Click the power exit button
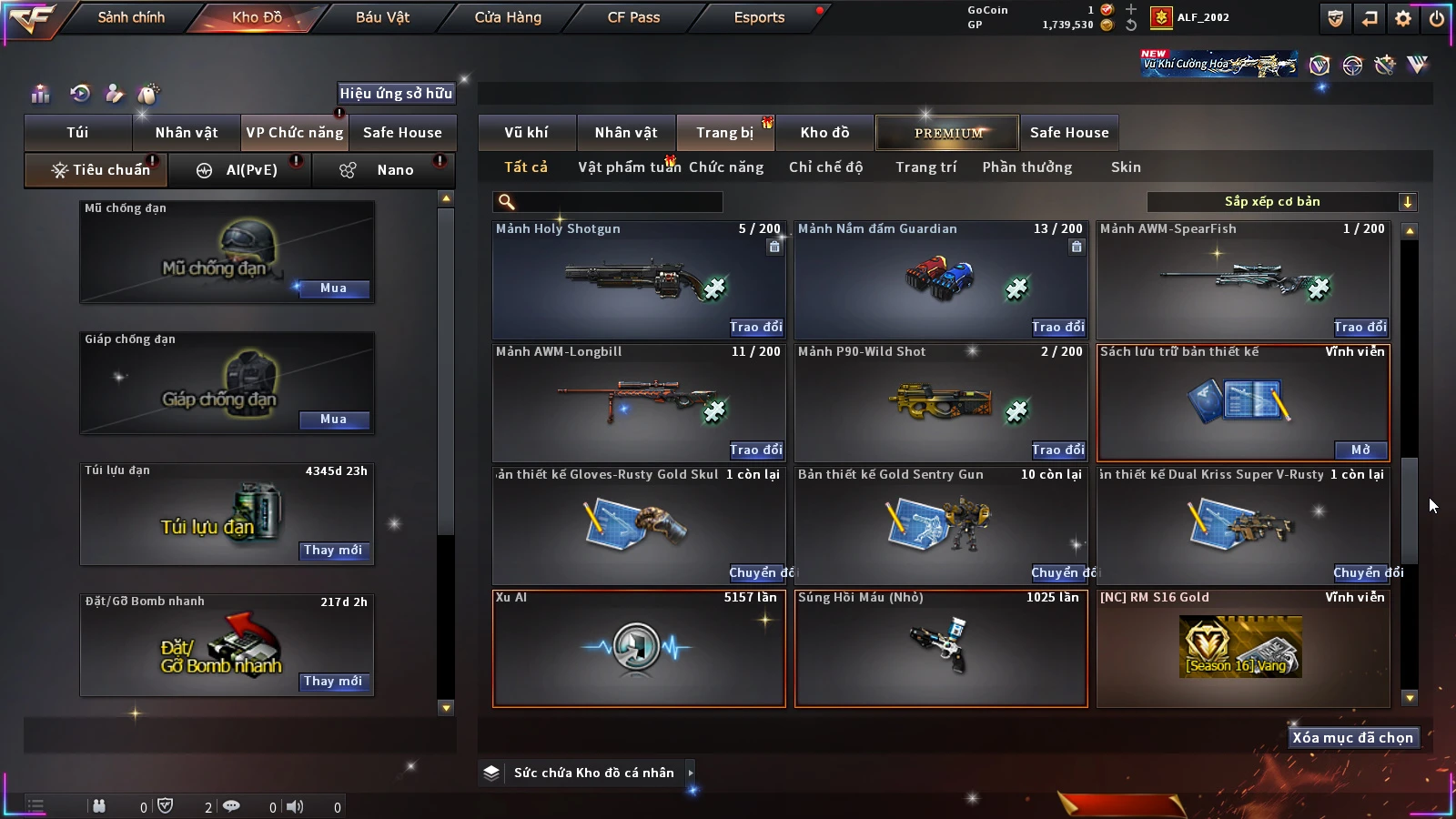The width and height of the screenshot is (1456, 819). pyautogui.click(x=1436, y=18)
